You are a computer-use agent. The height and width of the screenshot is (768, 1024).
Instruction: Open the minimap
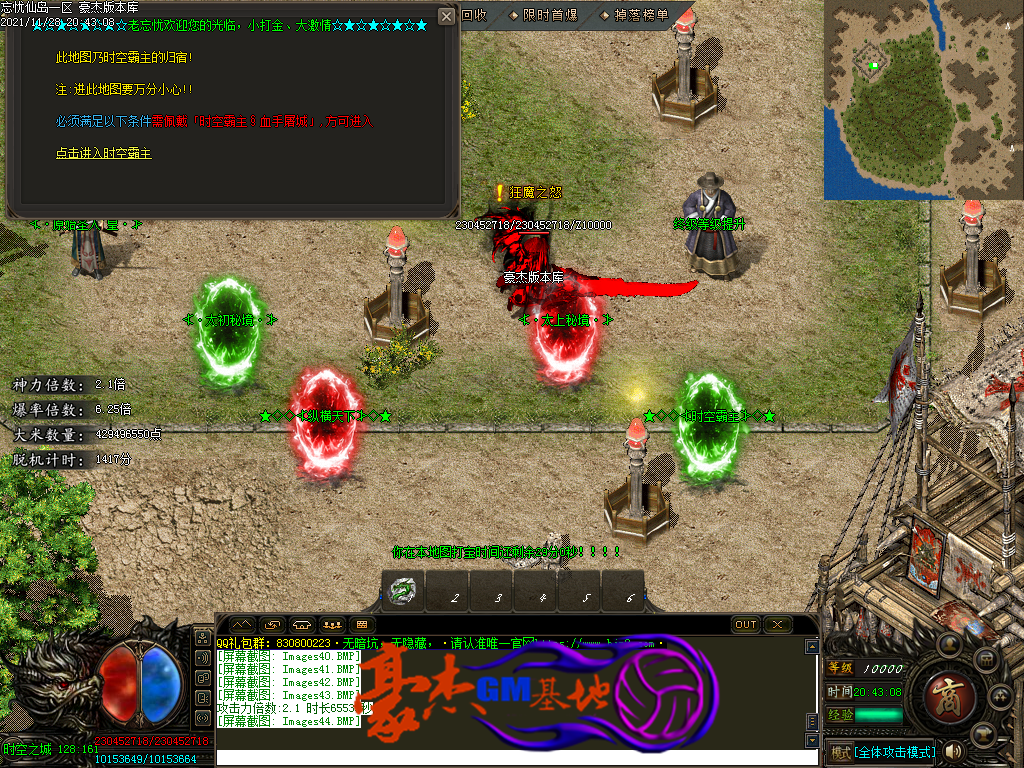(922, 100)
